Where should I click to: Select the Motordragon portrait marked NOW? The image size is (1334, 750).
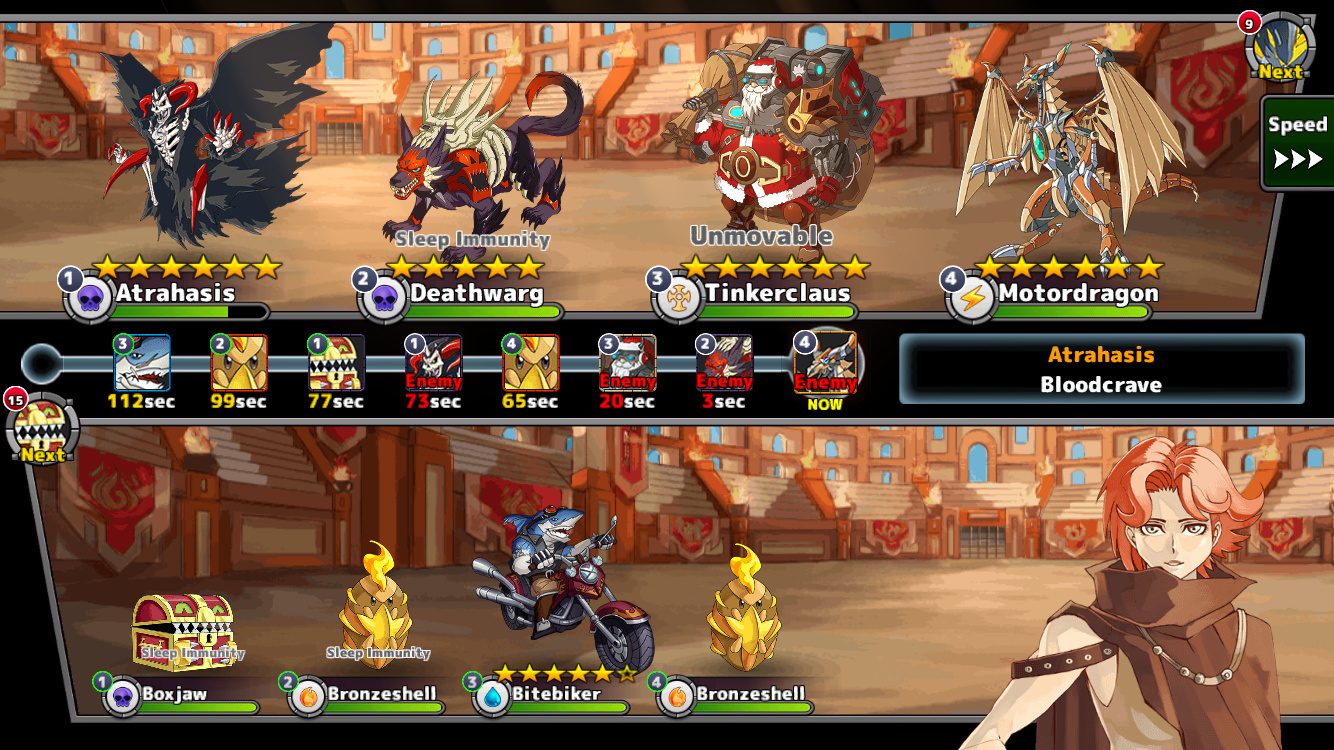click(825, 362)
